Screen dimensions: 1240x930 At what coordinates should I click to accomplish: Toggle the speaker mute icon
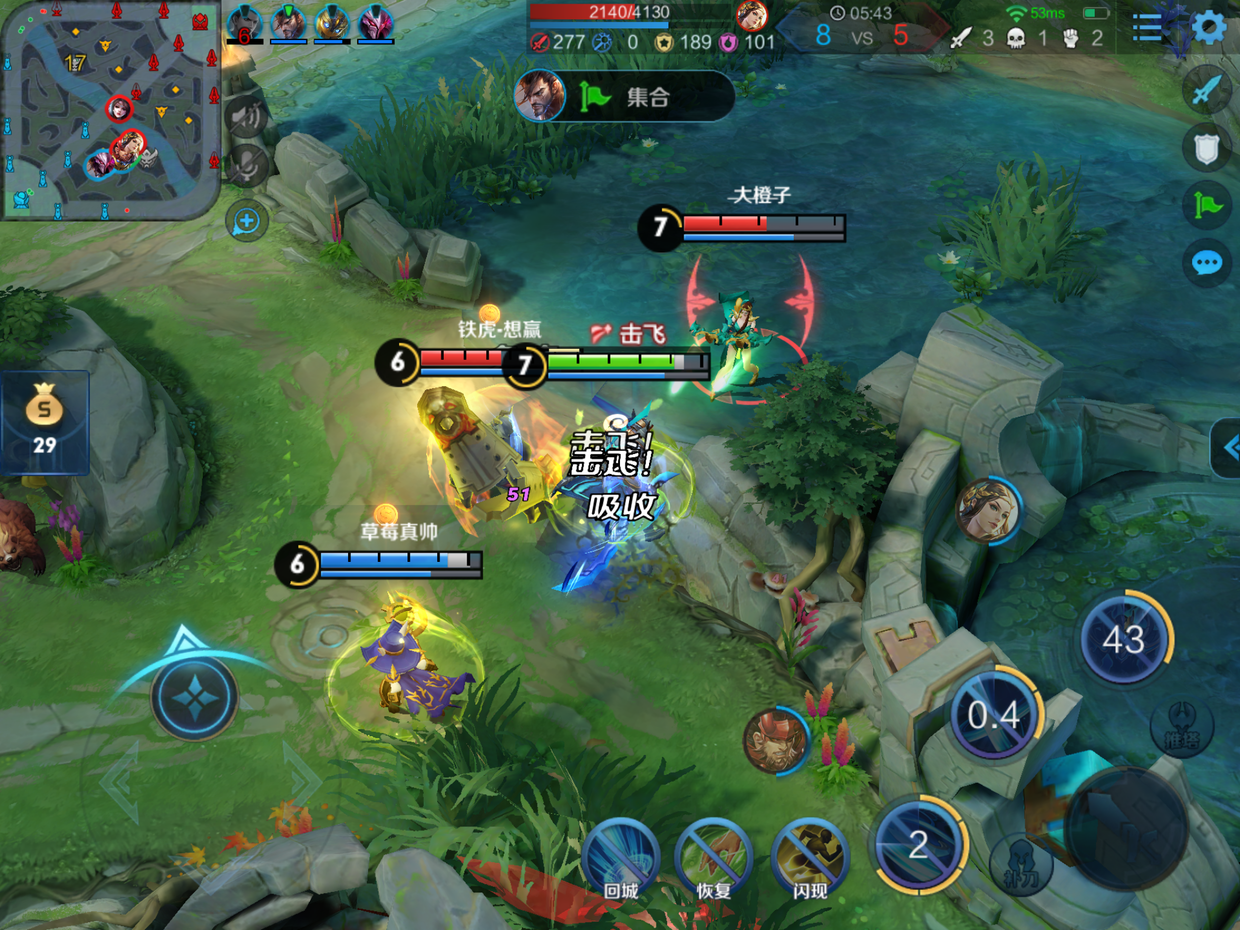pos(245,118)
